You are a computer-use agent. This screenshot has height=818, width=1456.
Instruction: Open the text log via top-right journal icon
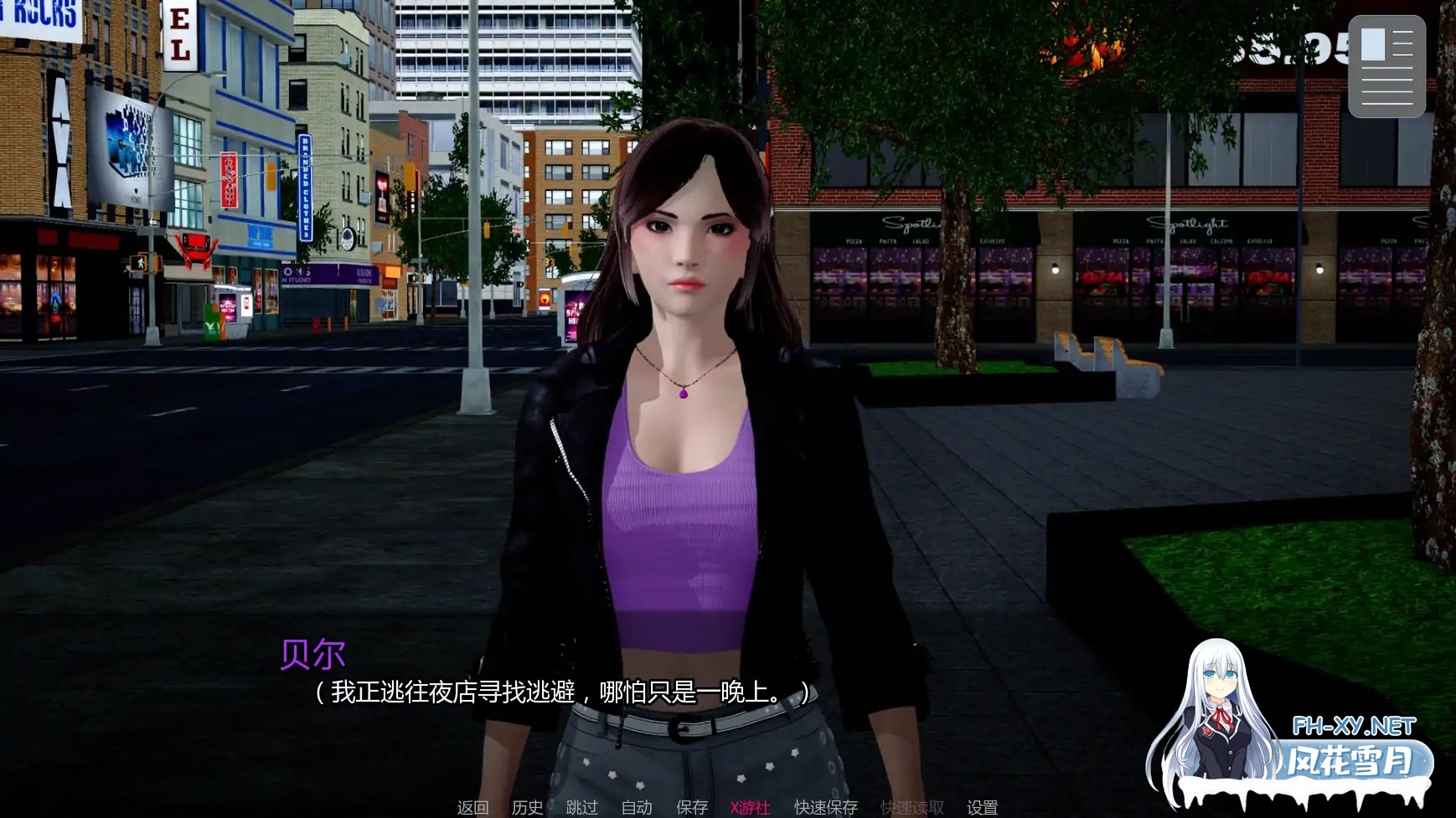(1386, 66)
